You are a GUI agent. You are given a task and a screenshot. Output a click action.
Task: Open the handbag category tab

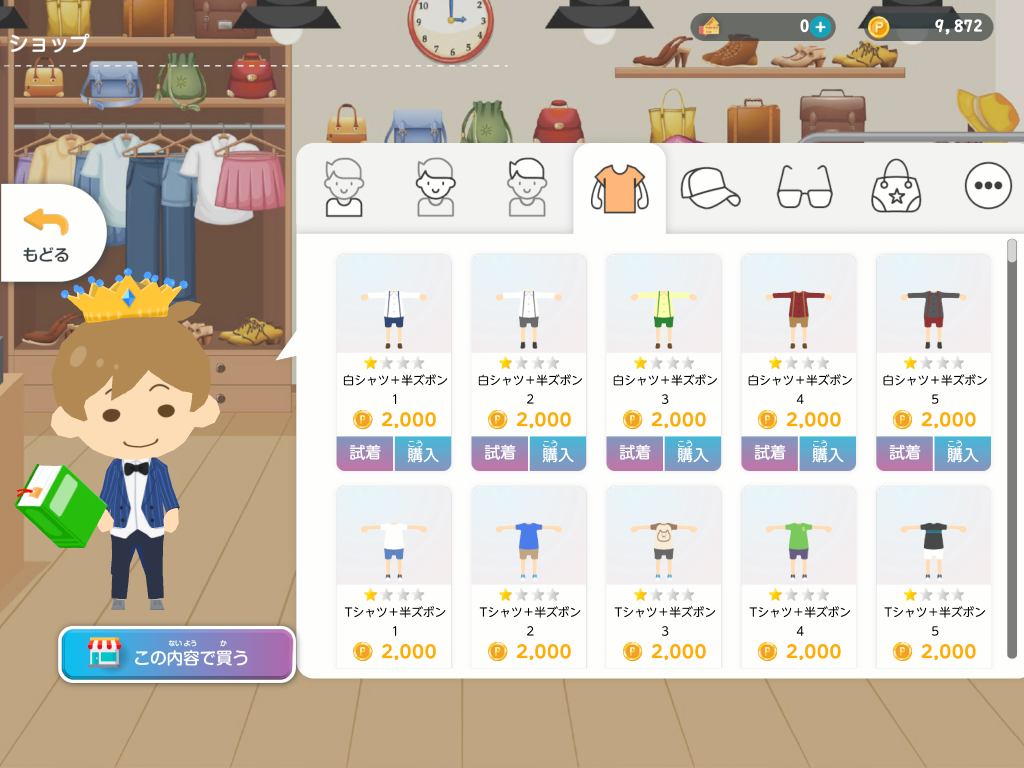[x=895, y=187]
